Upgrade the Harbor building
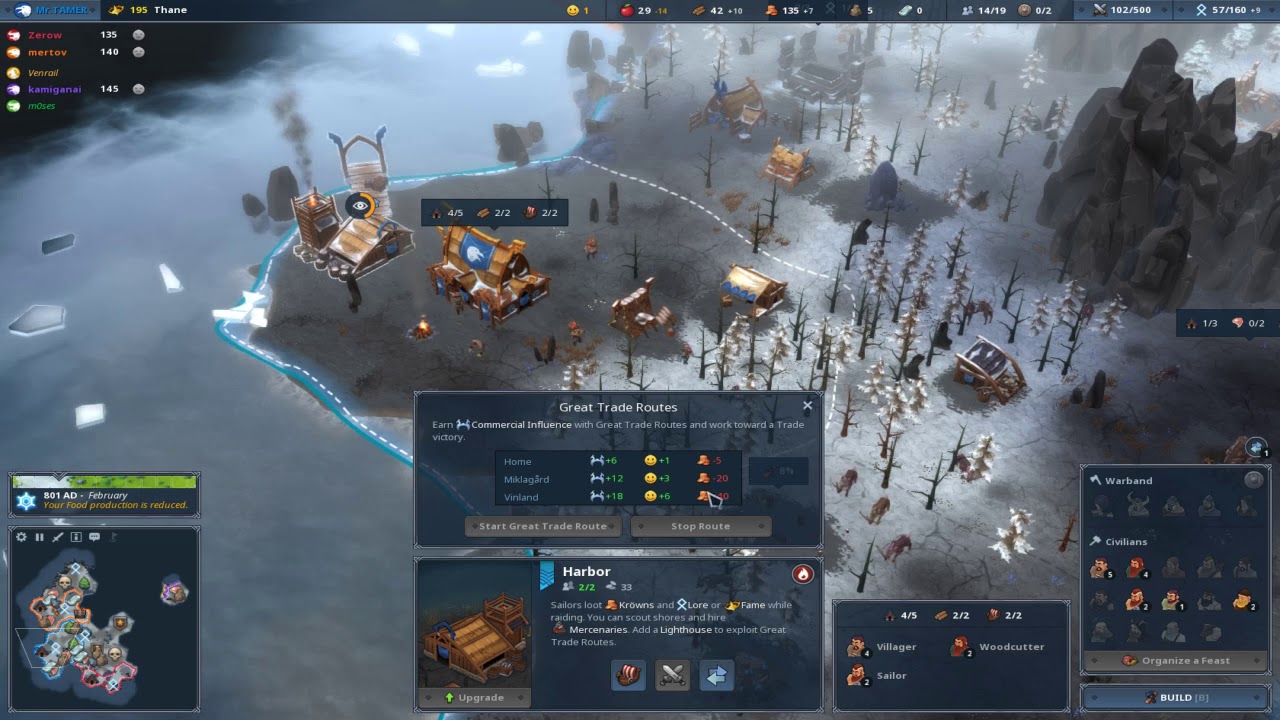 coord(474,697)
